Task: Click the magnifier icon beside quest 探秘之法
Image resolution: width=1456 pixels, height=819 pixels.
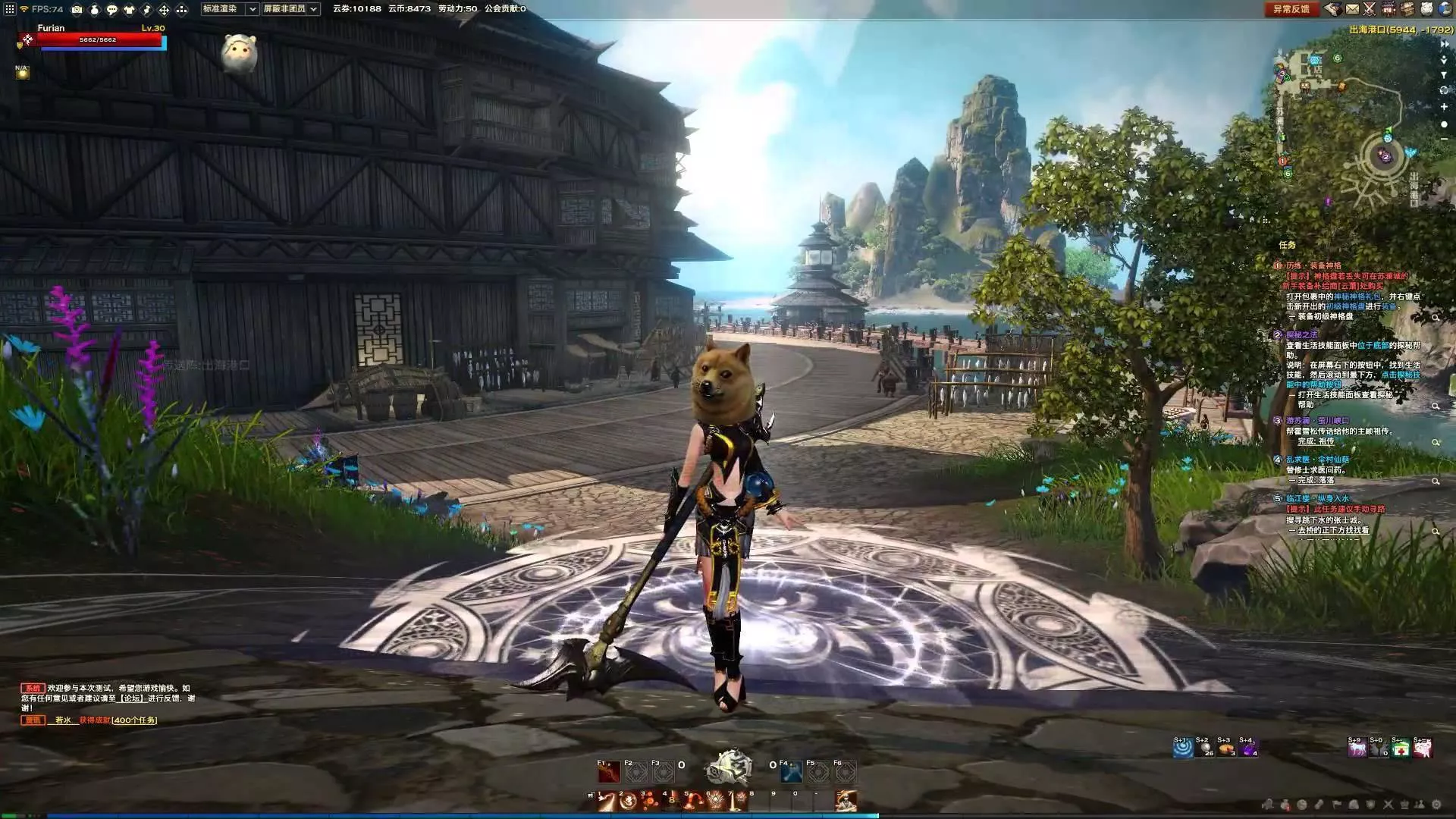Action: coord(1436,405)
